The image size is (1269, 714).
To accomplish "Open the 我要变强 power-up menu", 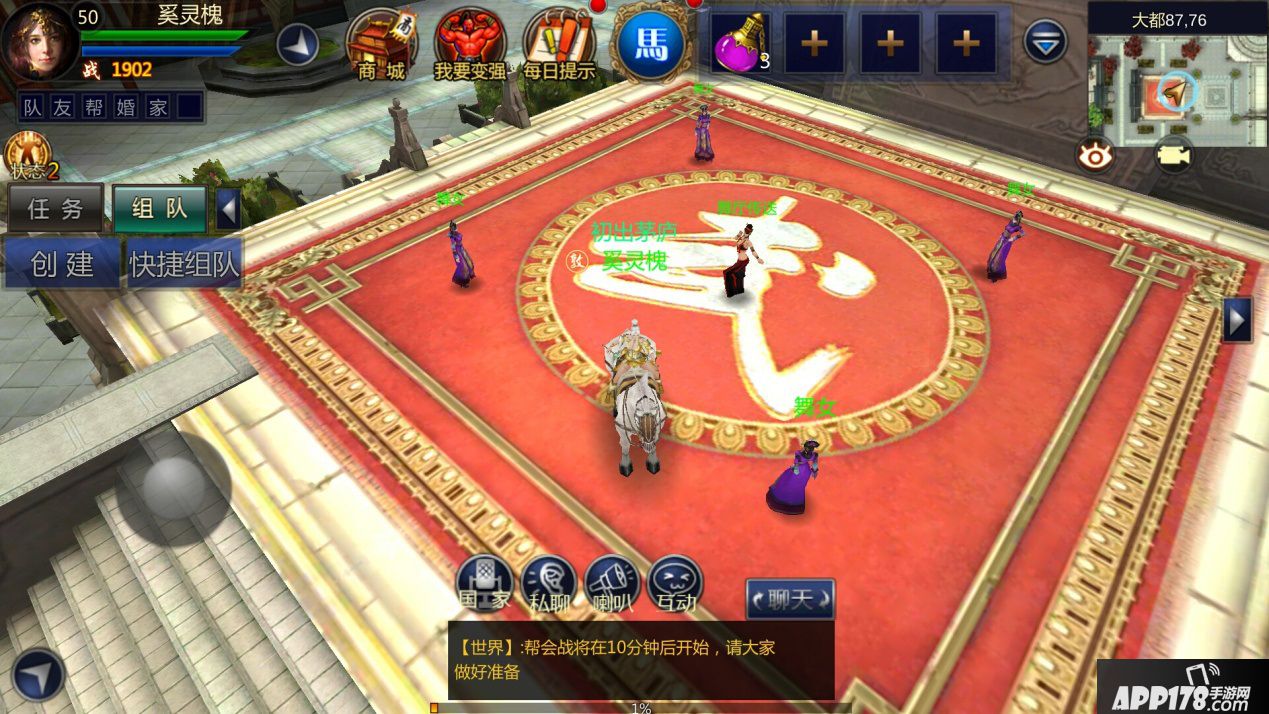I will [470, 45].
